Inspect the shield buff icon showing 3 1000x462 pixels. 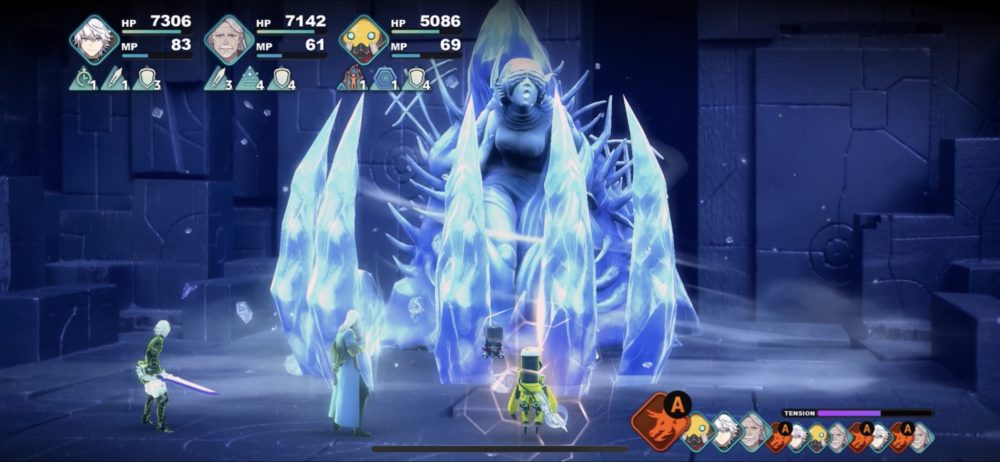click(x=147, y=78)
